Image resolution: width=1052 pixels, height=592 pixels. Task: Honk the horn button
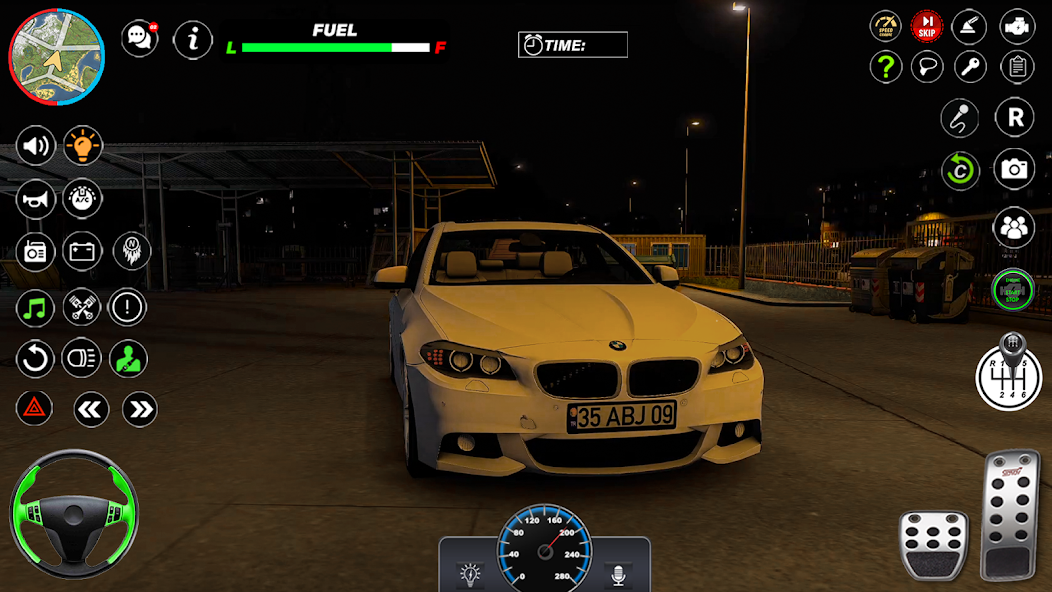tap(36, 199)
